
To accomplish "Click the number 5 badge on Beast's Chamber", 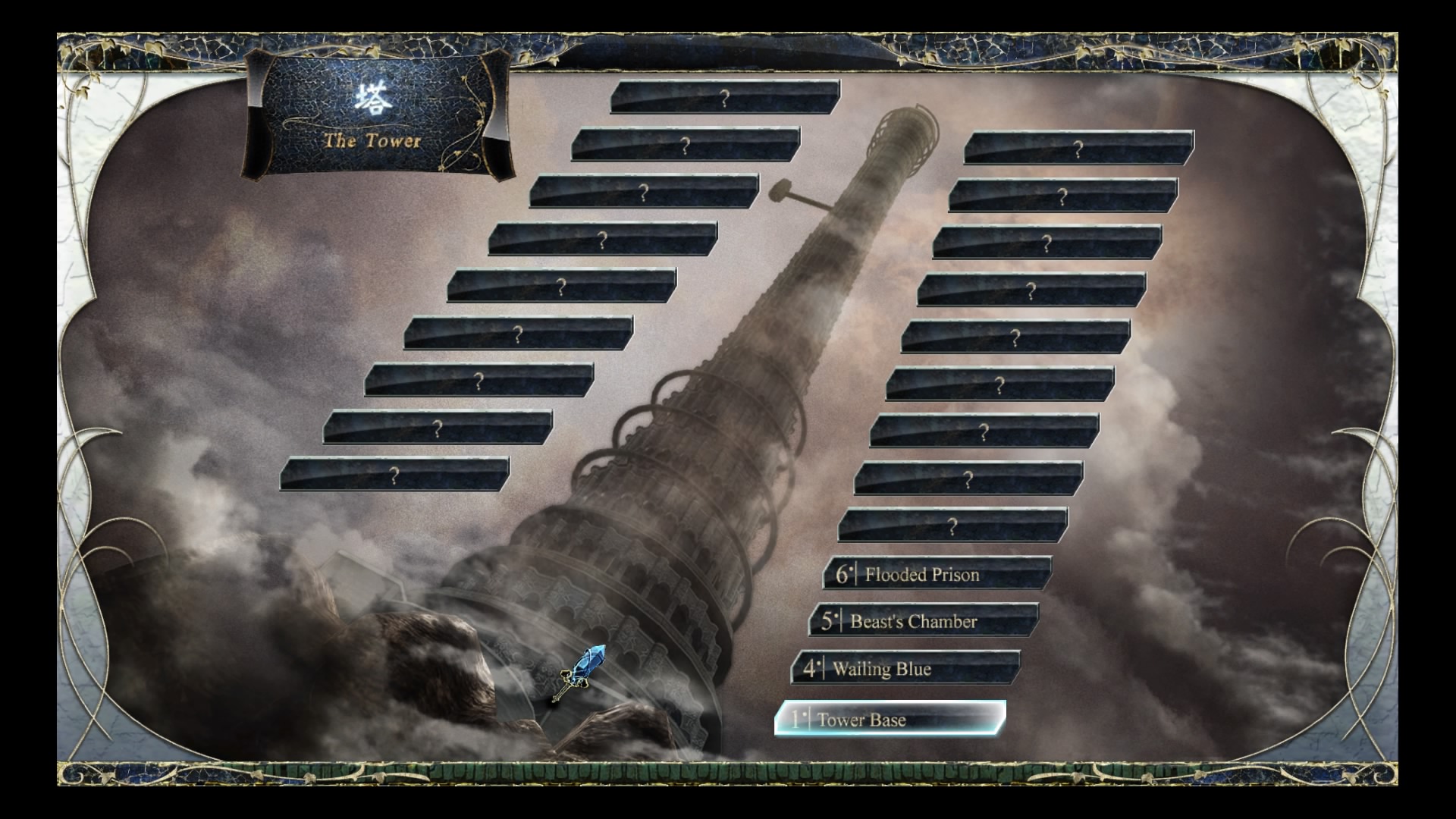I will (x=829, y=621).
